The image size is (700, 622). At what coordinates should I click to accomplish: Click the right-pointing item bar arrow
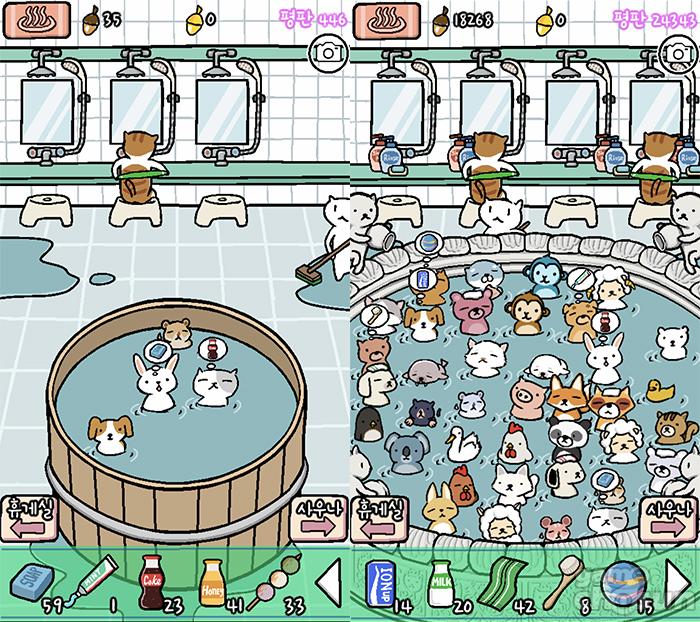679,582
